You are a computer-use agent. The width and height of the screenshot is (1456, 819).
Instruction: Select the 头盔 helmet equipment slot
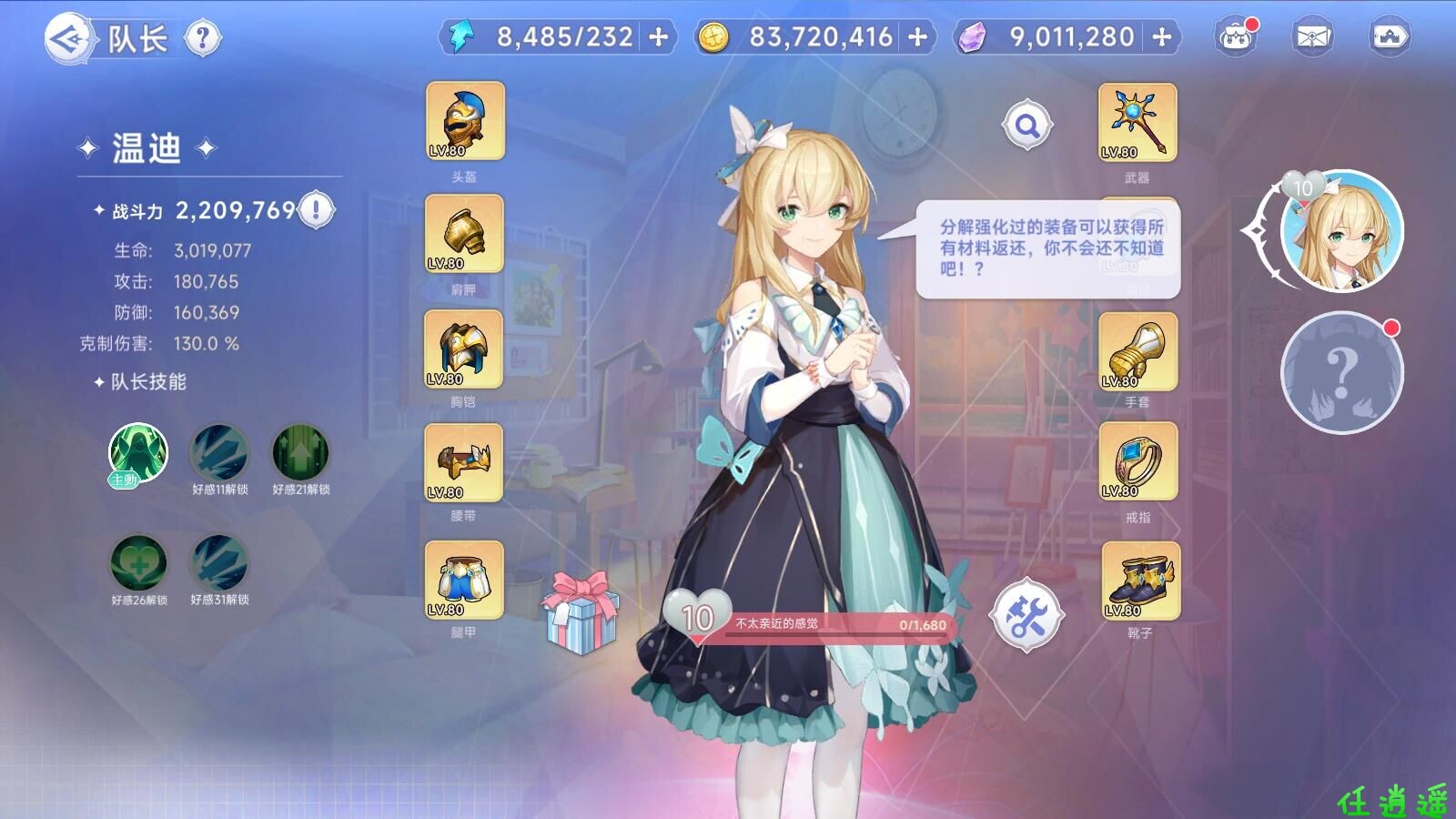pos(465,122)
